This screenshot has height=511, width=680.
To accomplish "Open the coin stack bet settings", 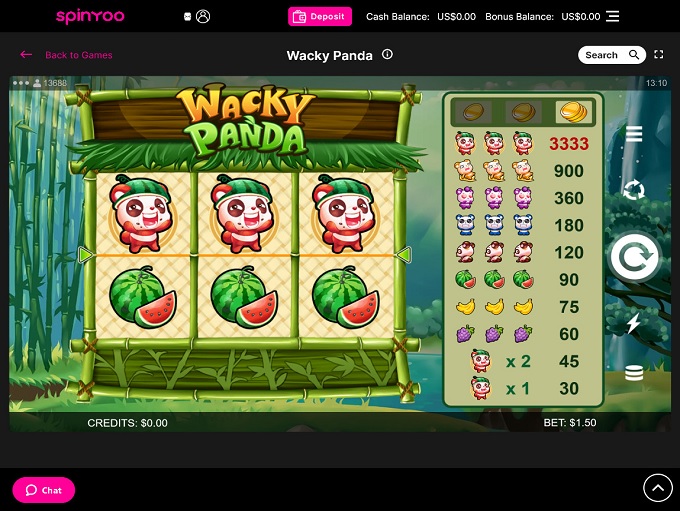I will click(x=634, y=373).
